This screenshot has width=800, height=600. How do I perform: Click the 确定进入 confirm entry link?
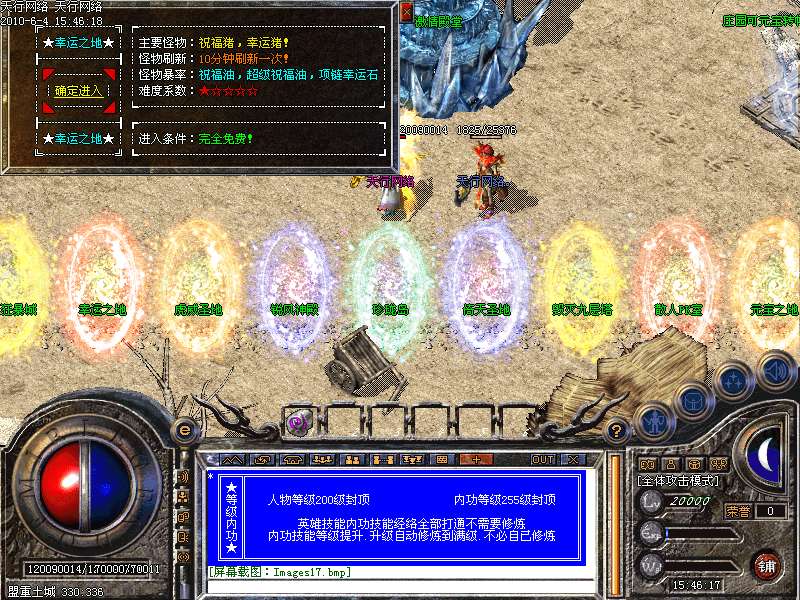[79, 90]
